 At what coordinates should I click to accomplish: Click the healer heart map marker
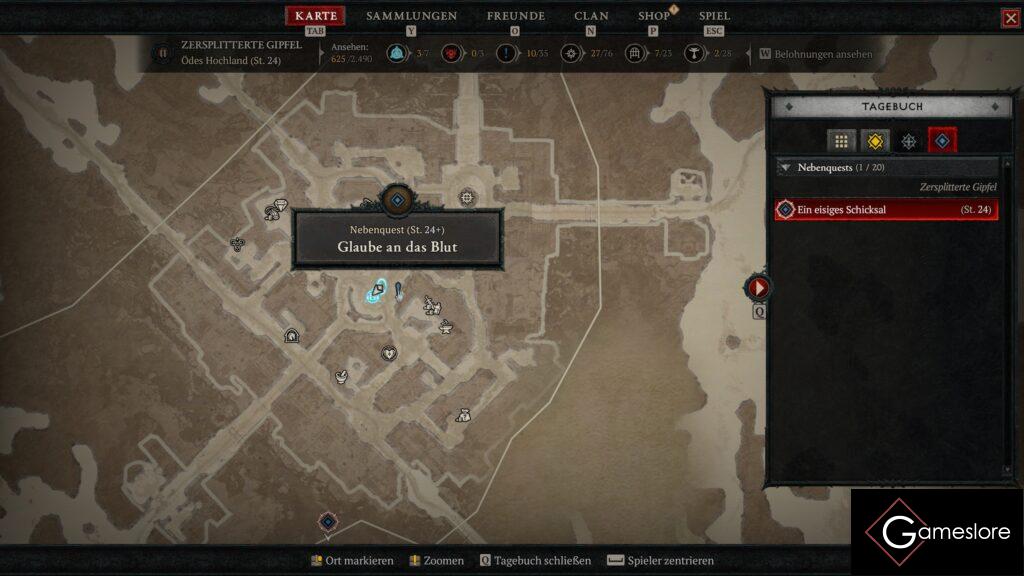point(389,353)
